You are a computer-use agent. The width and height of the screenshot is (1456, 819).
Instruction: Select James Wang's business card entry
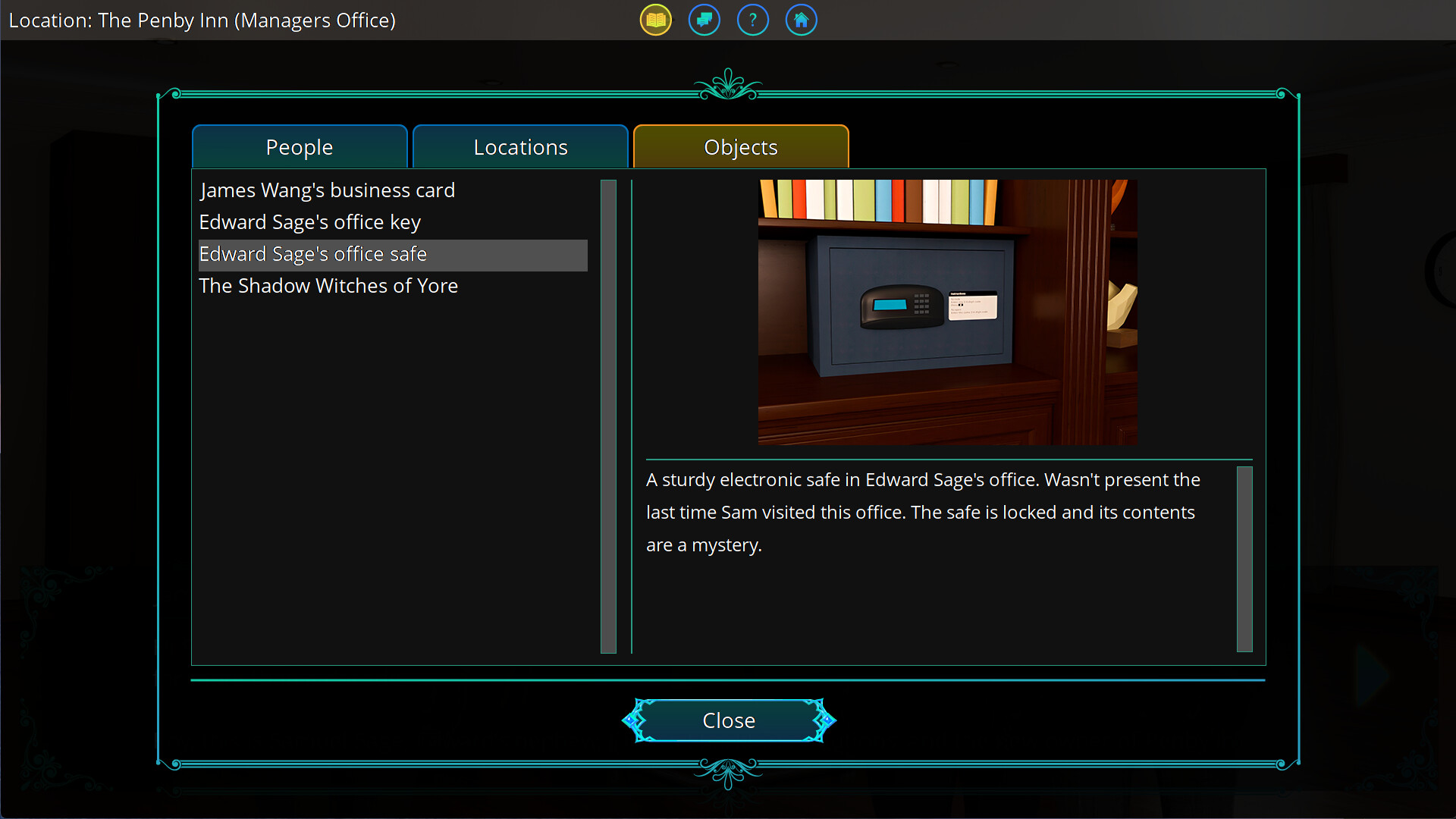pos(327,190)
